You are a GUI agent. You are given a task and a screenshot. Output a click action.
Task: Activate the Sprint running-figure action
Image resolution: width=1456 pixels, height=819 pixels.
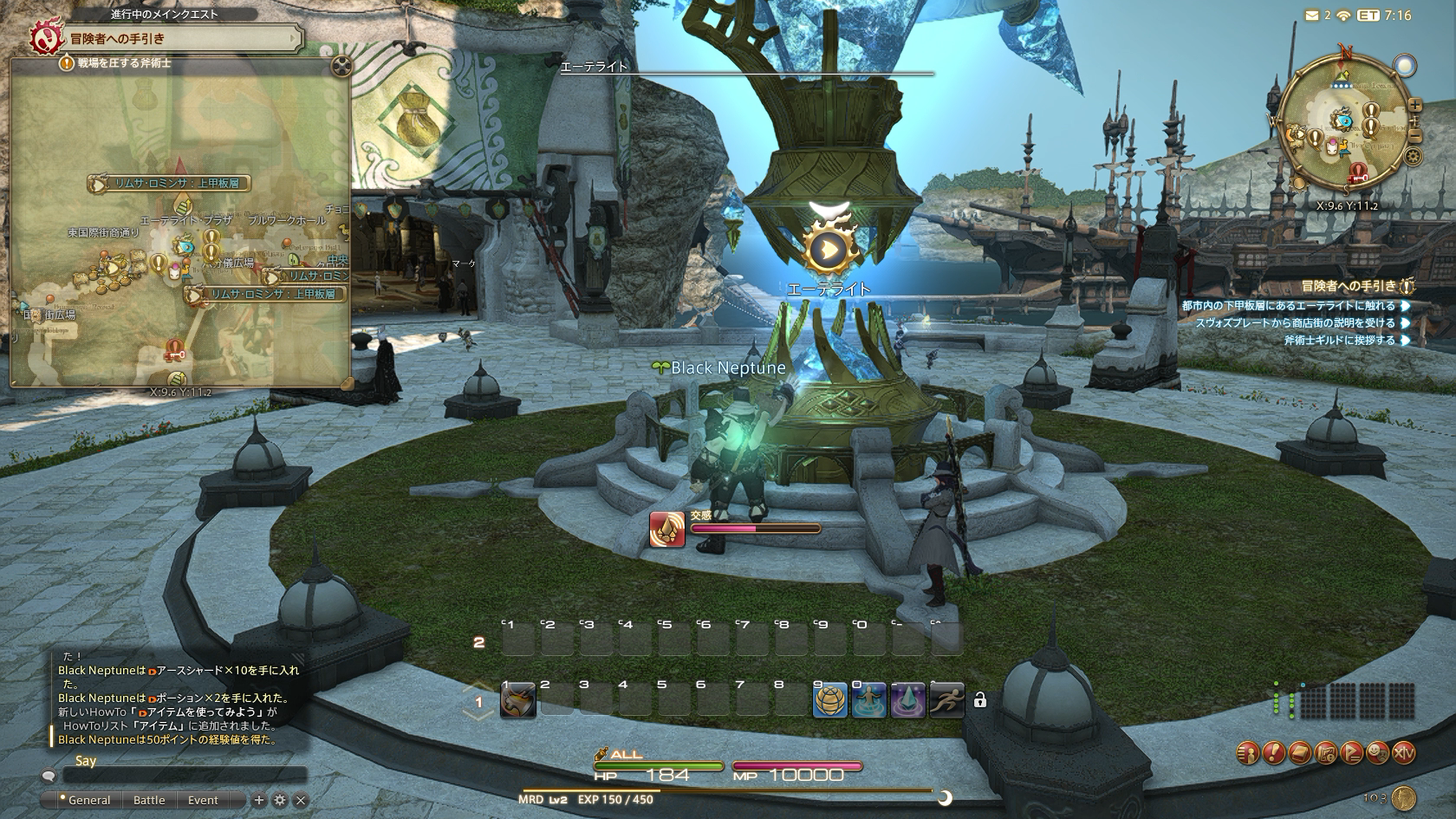coord(946,700)
